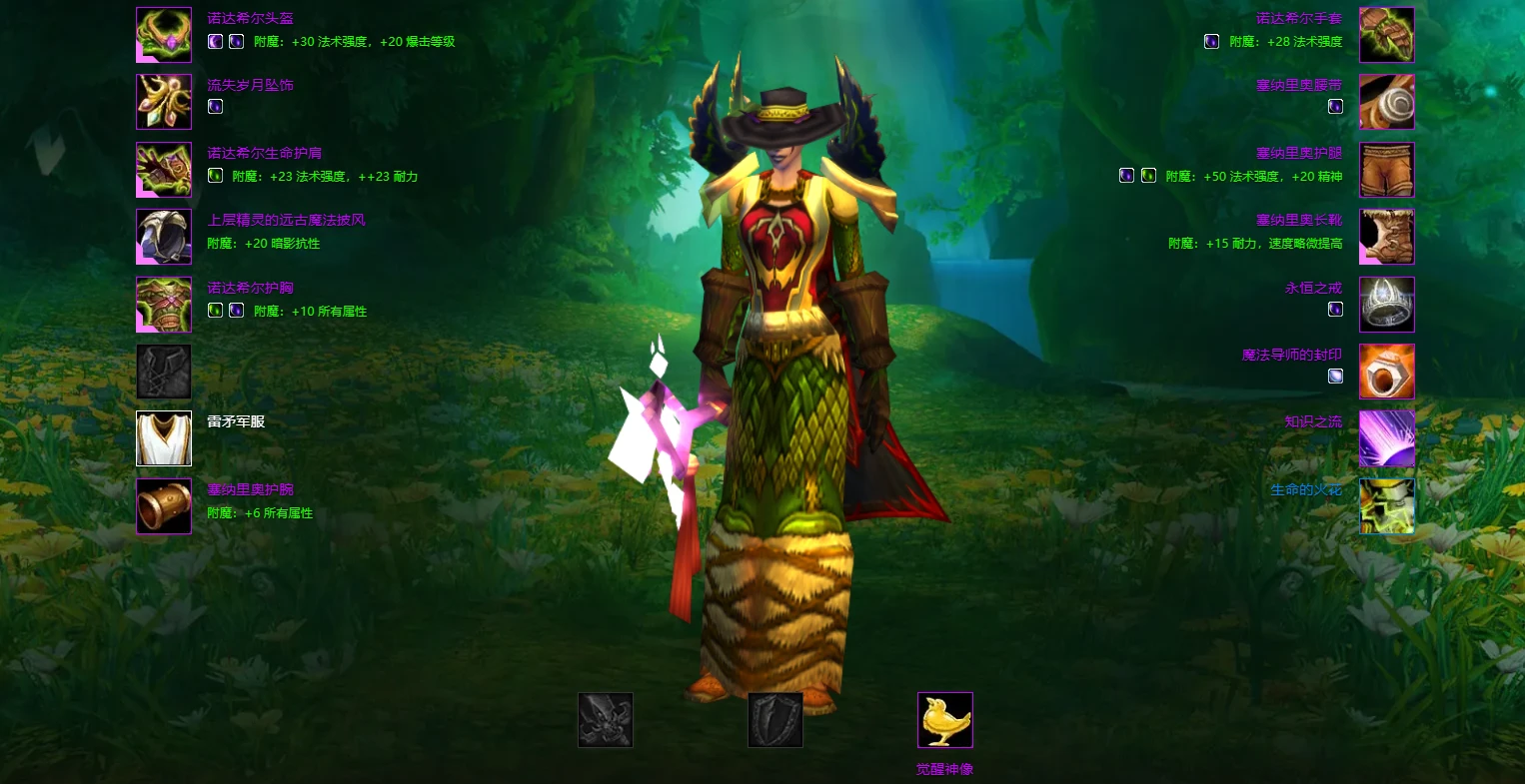Follow the 诺达希尔头盔 item name link

click(250, 18)
